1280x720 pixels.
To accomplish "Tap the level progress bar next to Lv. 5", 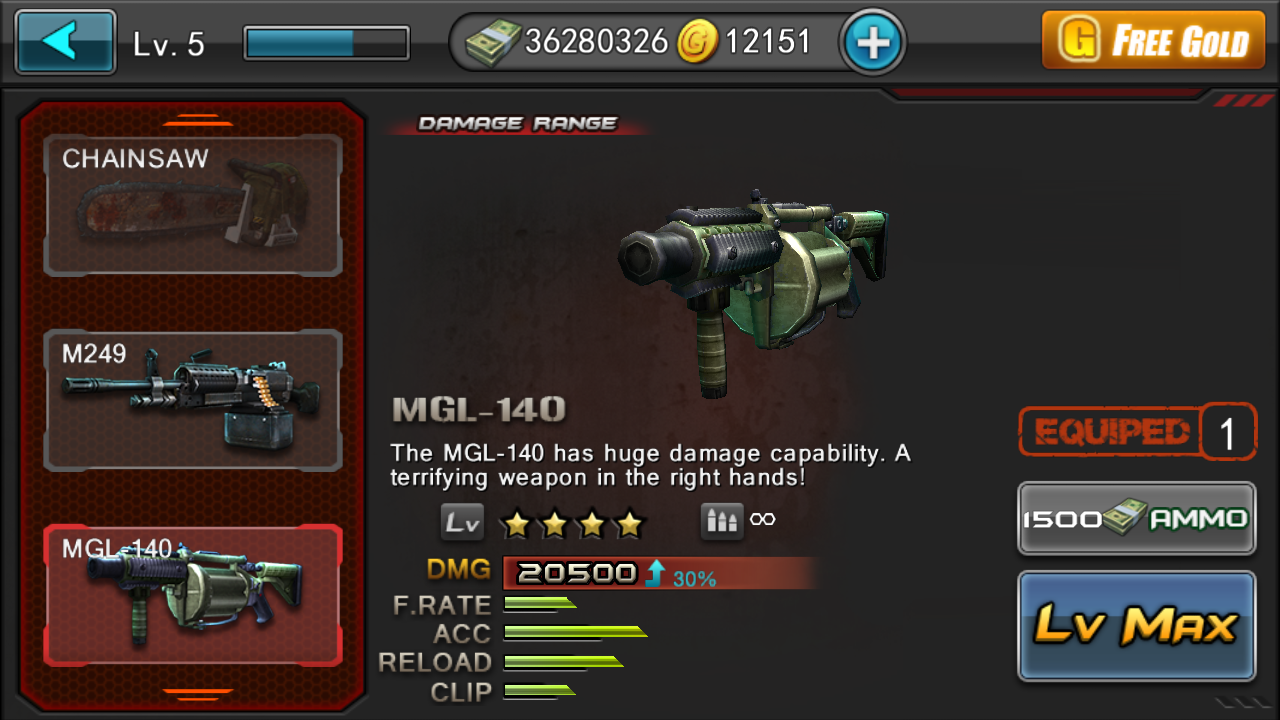I will (x=324, y=41).
